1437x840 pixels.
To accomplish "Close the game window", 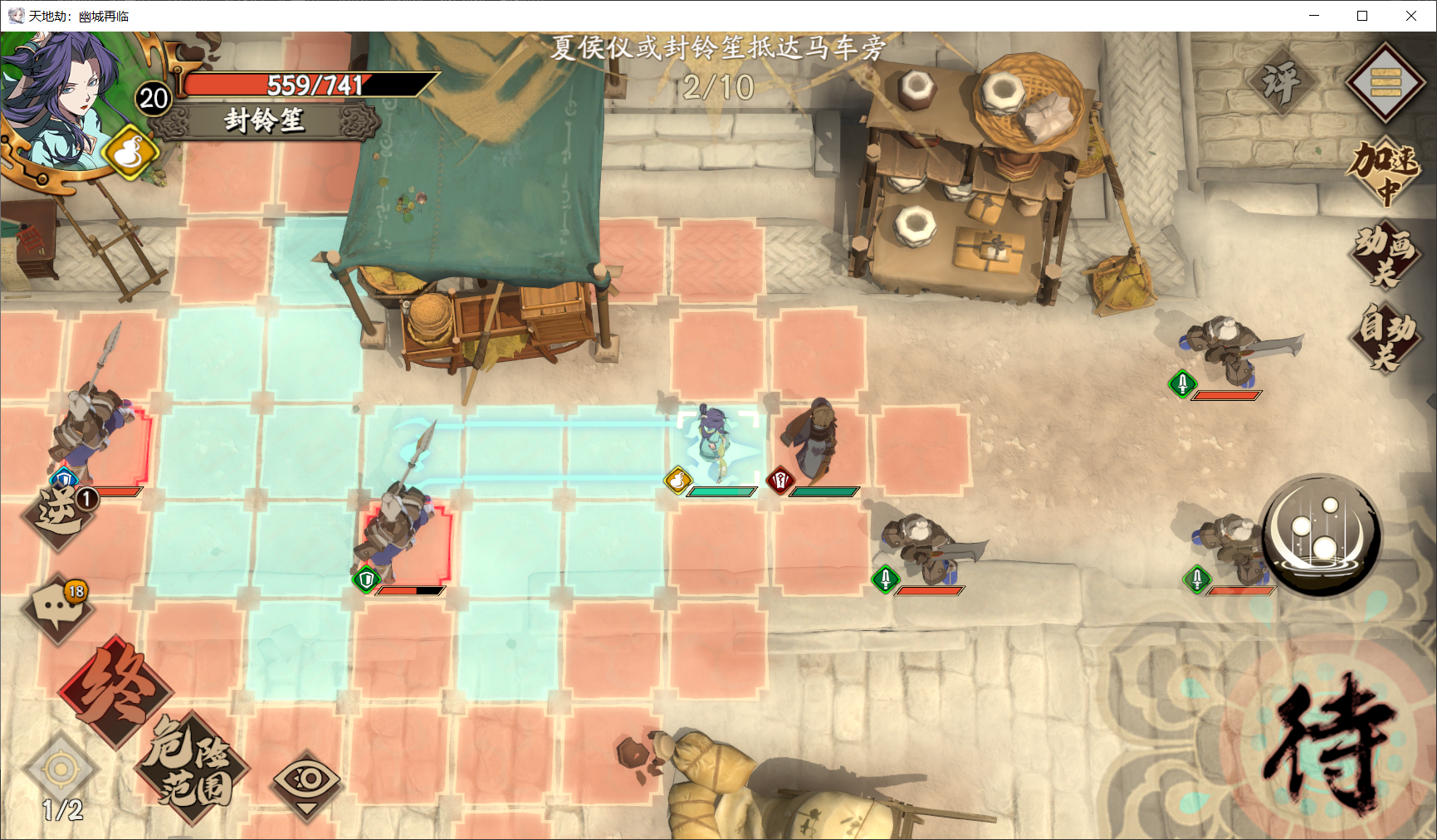I will (x=1411, y=16).
